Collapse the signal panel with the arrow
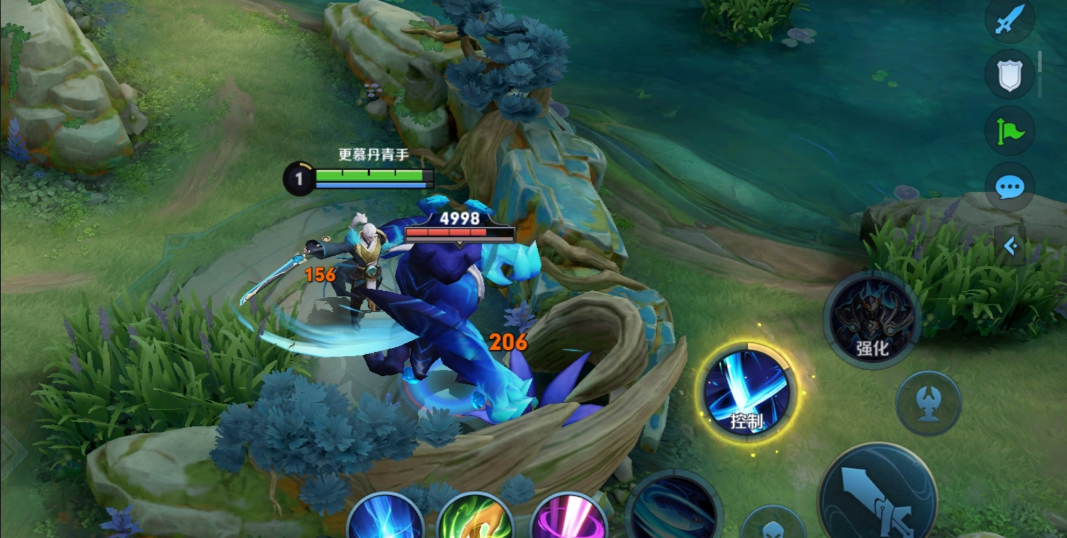Viewport: 1067px width, 538px height. pyautogui.click(x=1011, y=246)
